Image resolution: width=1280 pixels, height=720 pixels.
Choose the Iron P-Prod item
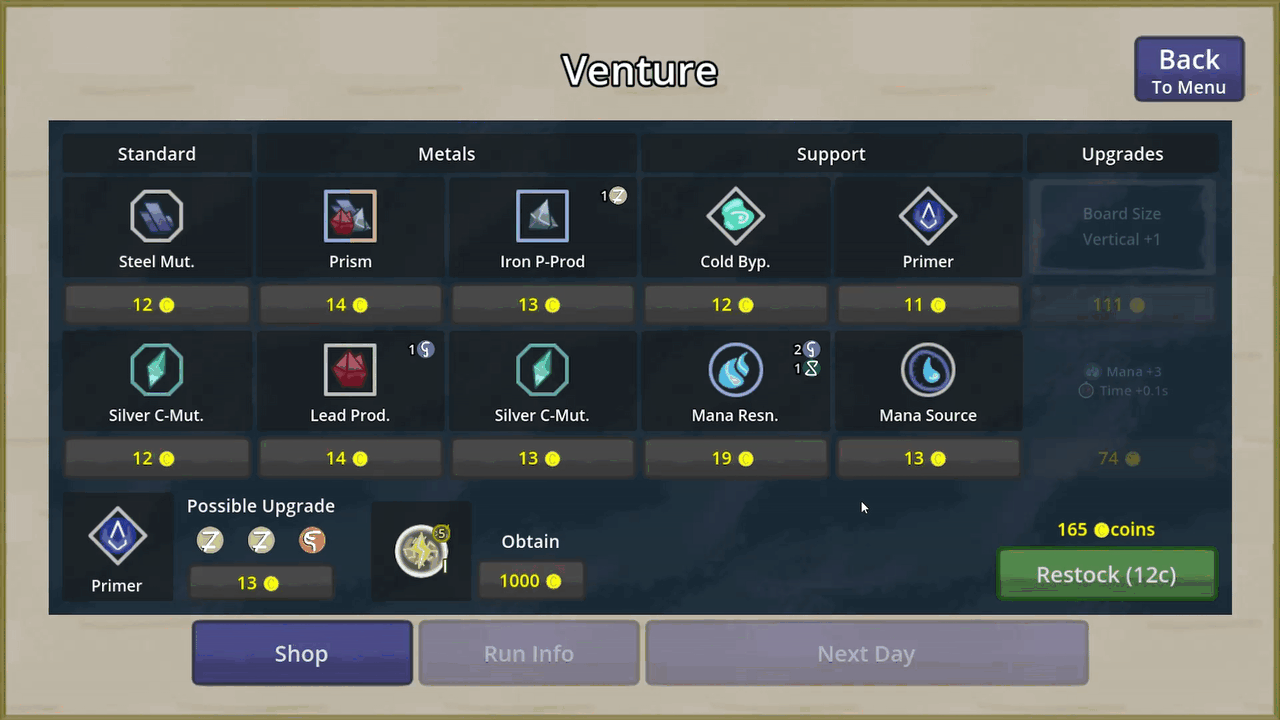542,227
